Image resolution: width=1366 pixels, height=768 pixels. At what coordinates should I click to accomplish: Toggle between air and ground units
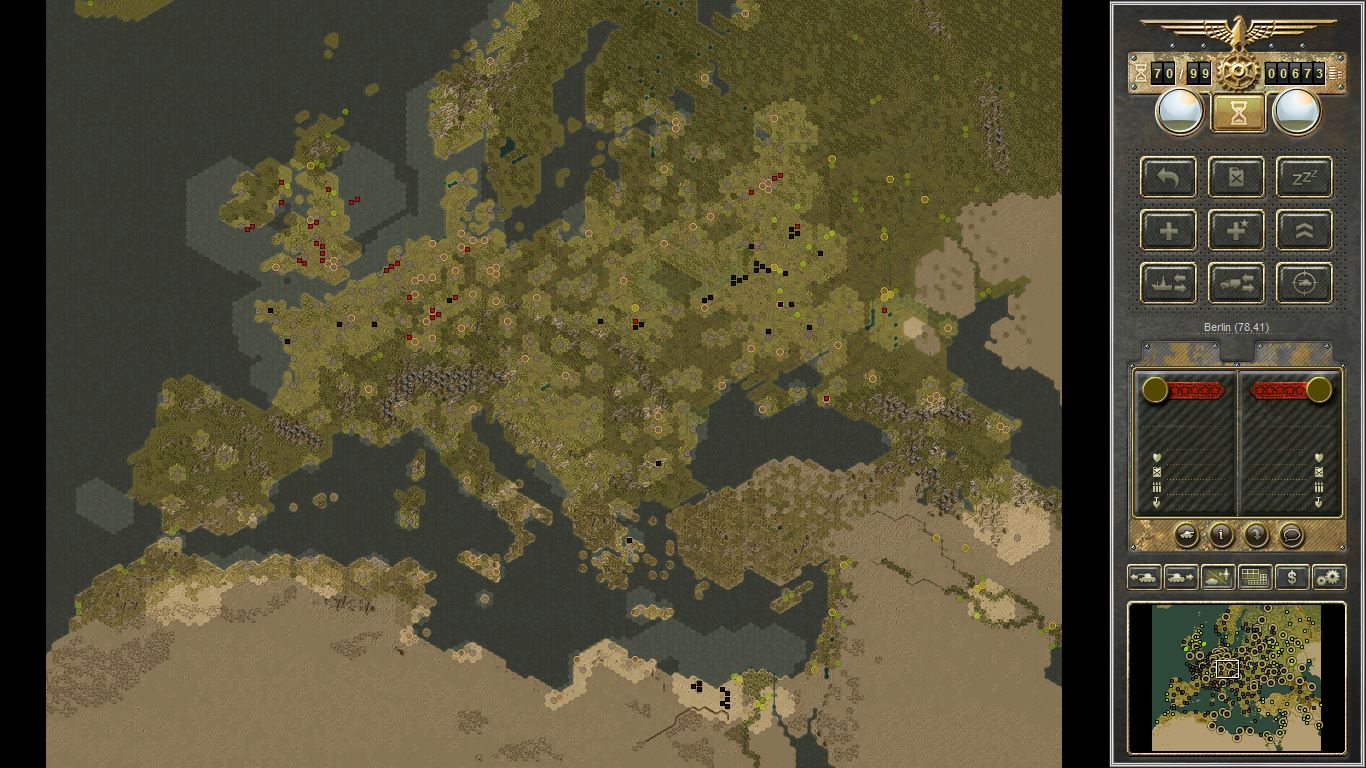point(1218,577)
